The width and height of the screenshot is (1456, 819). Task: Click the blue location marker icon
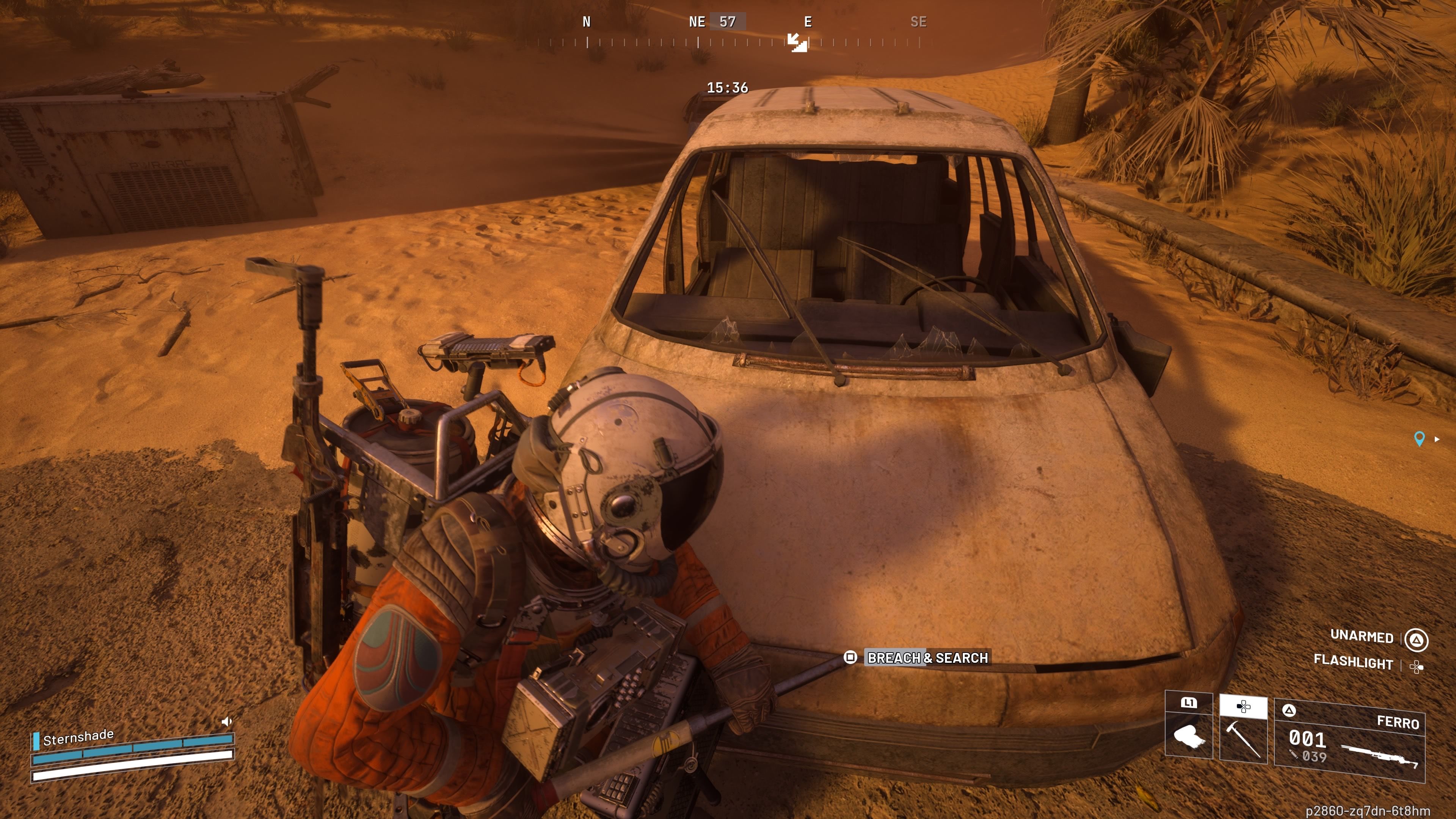[1419, 439]
